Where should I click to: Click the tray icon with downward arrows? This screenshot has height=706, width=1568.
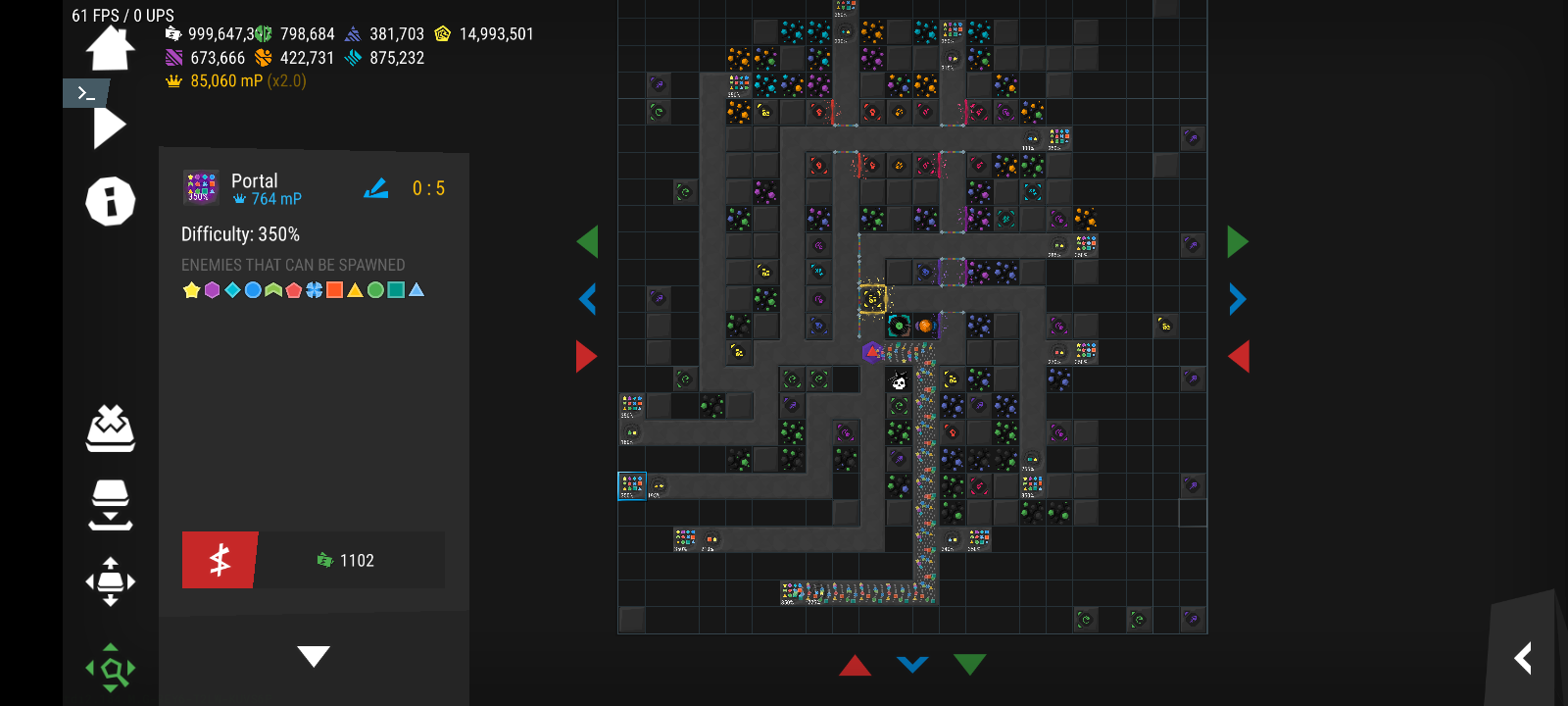tap(110, 504)
